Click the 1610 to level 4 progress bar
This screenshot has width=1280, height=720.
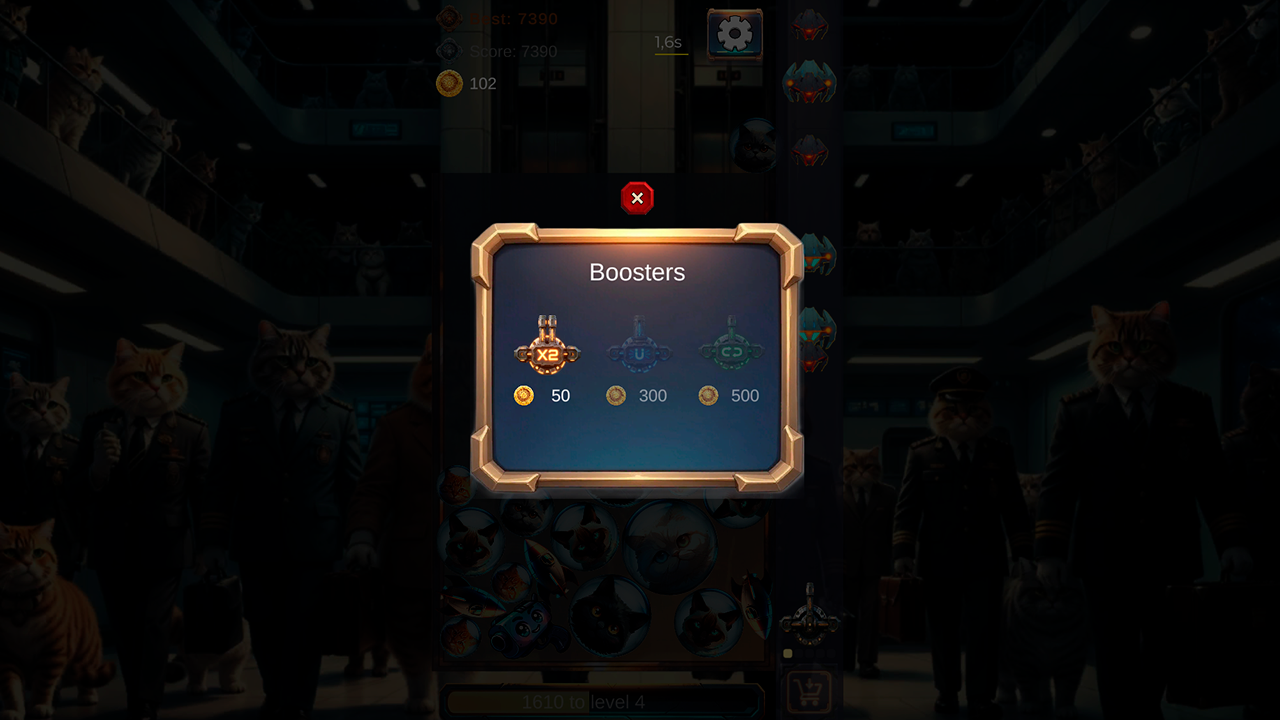coord(604,701)
